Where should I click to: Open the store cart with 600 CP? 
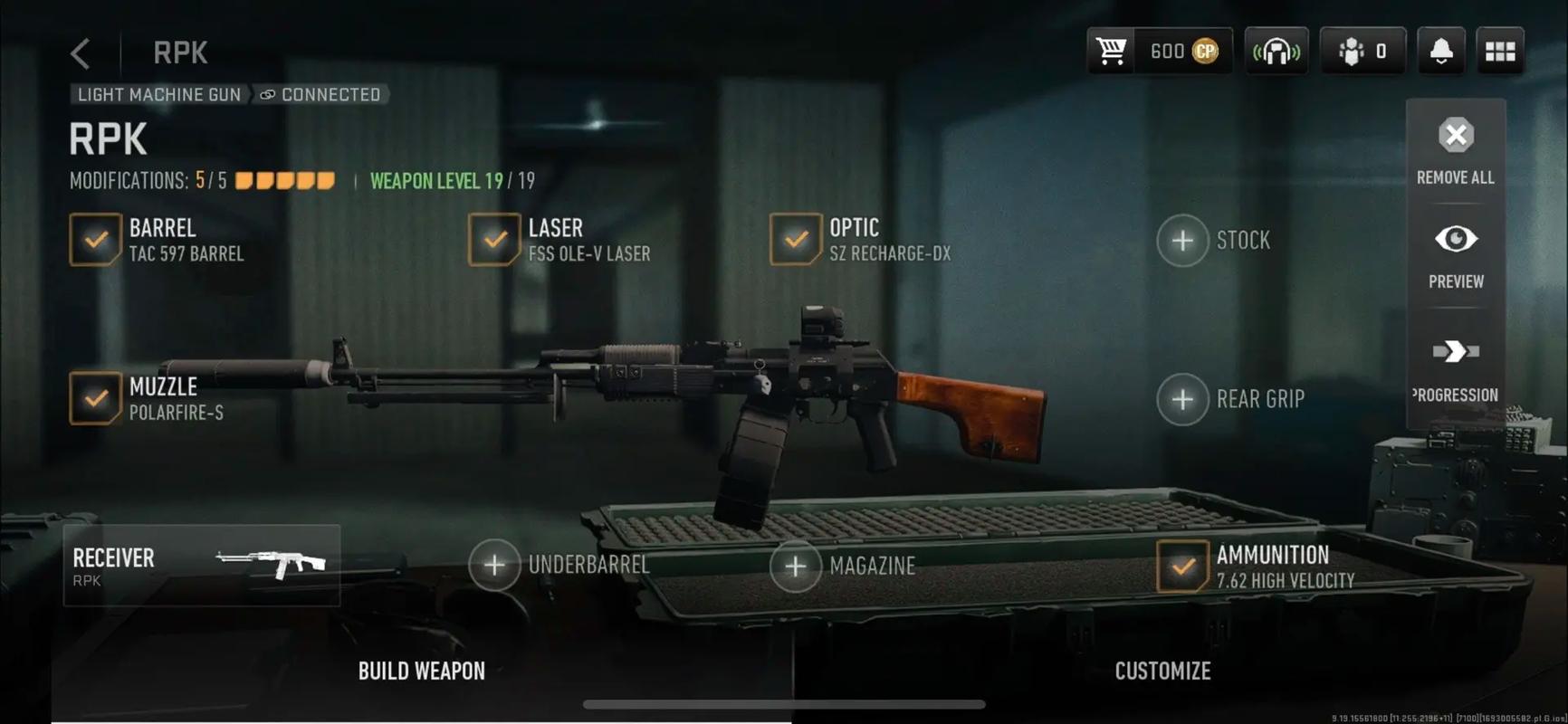pos(1158,52)
